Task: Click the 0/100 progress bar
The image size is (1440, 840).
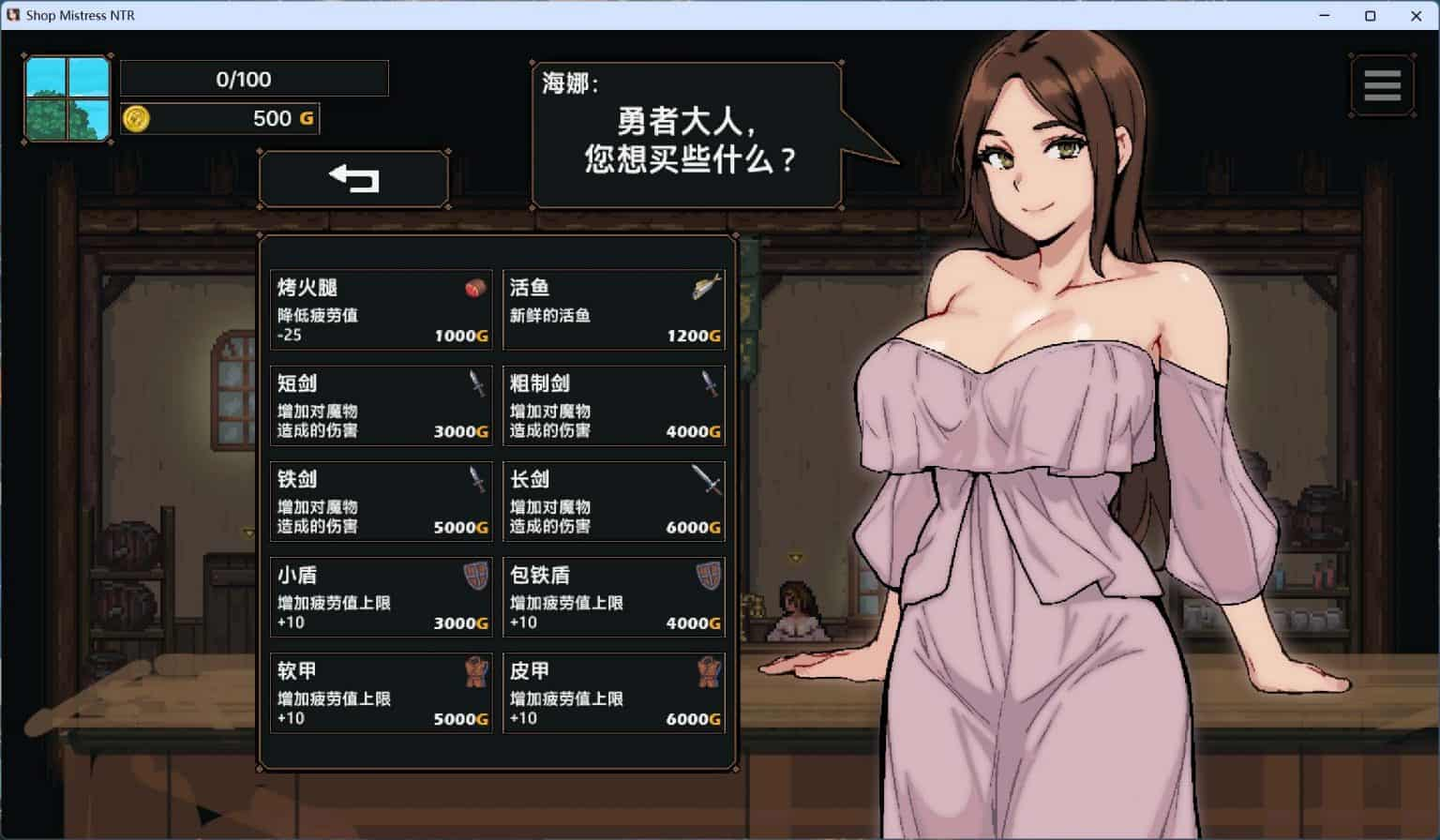Action: [x=253, y=79]
